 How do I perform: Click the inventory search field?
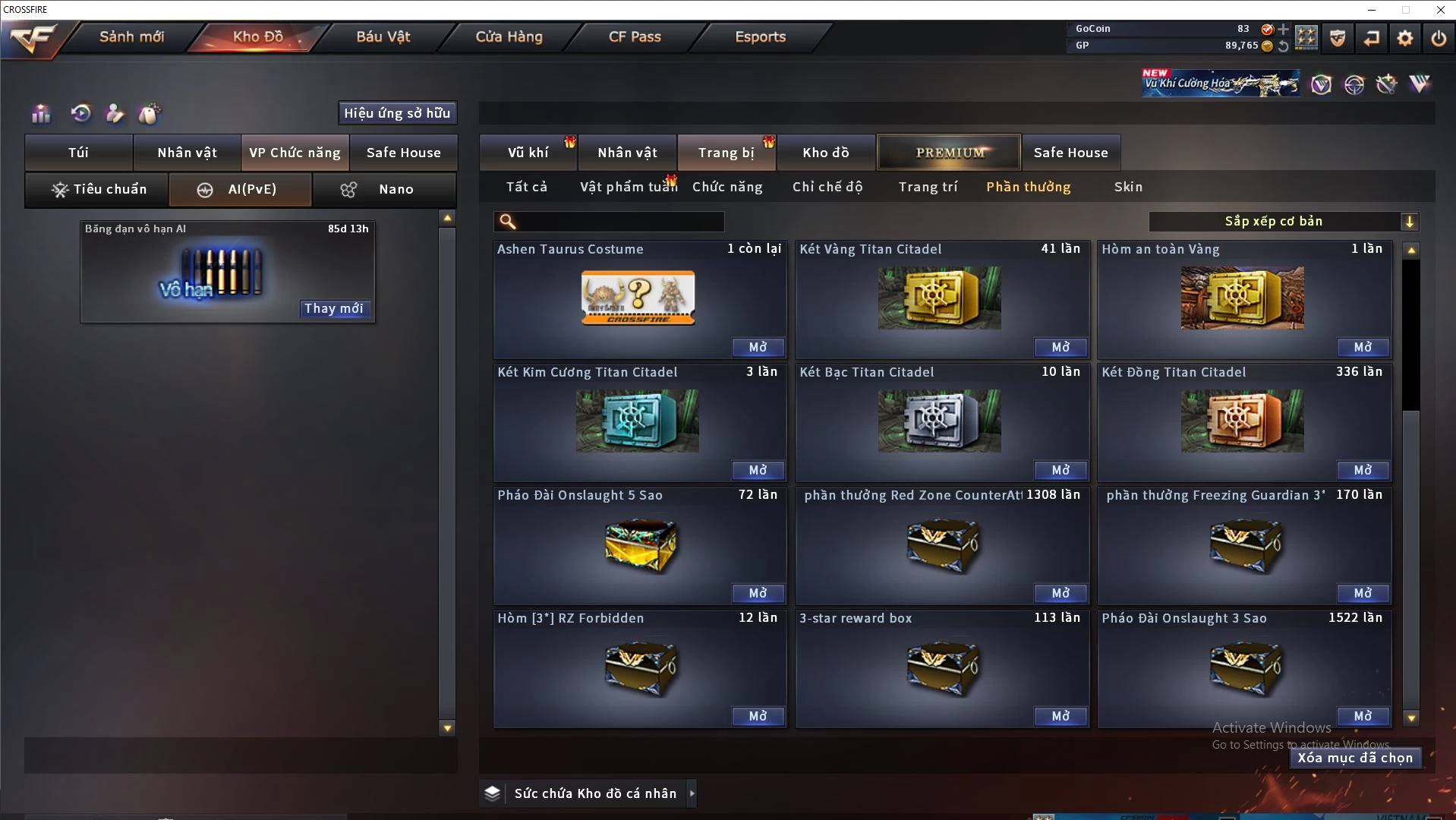(x=619, y=222)
